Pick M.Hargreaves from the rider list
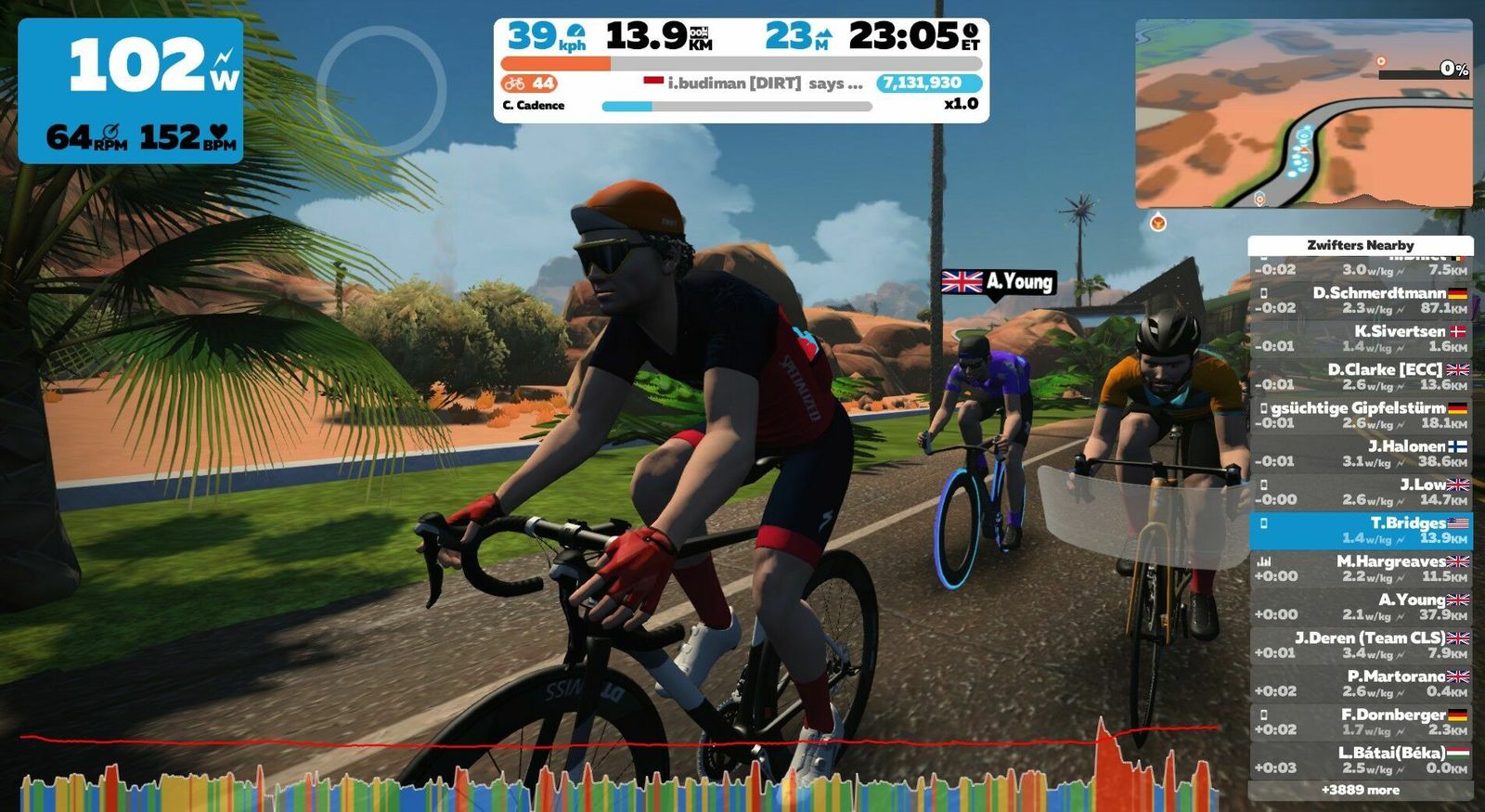This screenshot has height=812, width=1485. 1361,568
